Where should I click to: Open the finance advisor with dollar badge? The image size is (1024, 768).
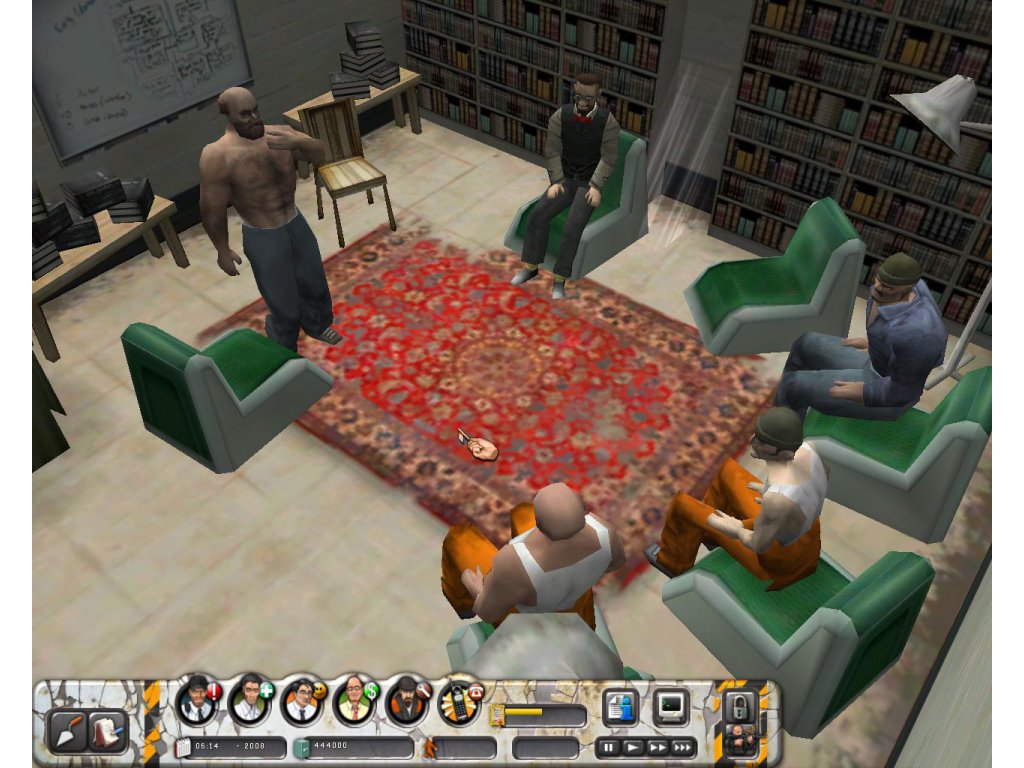[353, 701]
